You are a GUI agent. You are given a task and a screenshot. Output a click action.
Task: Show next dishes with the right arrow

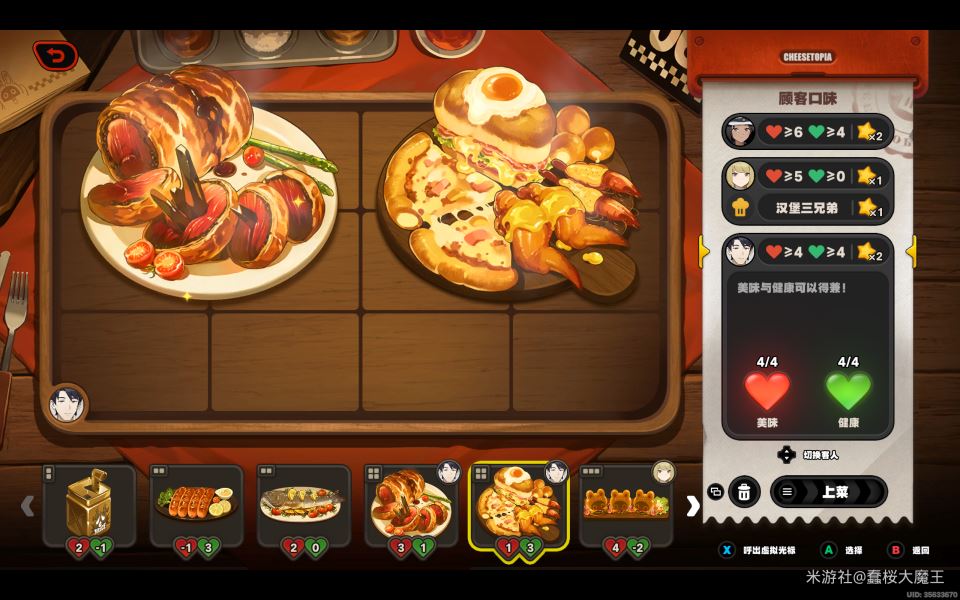[692, 506]
